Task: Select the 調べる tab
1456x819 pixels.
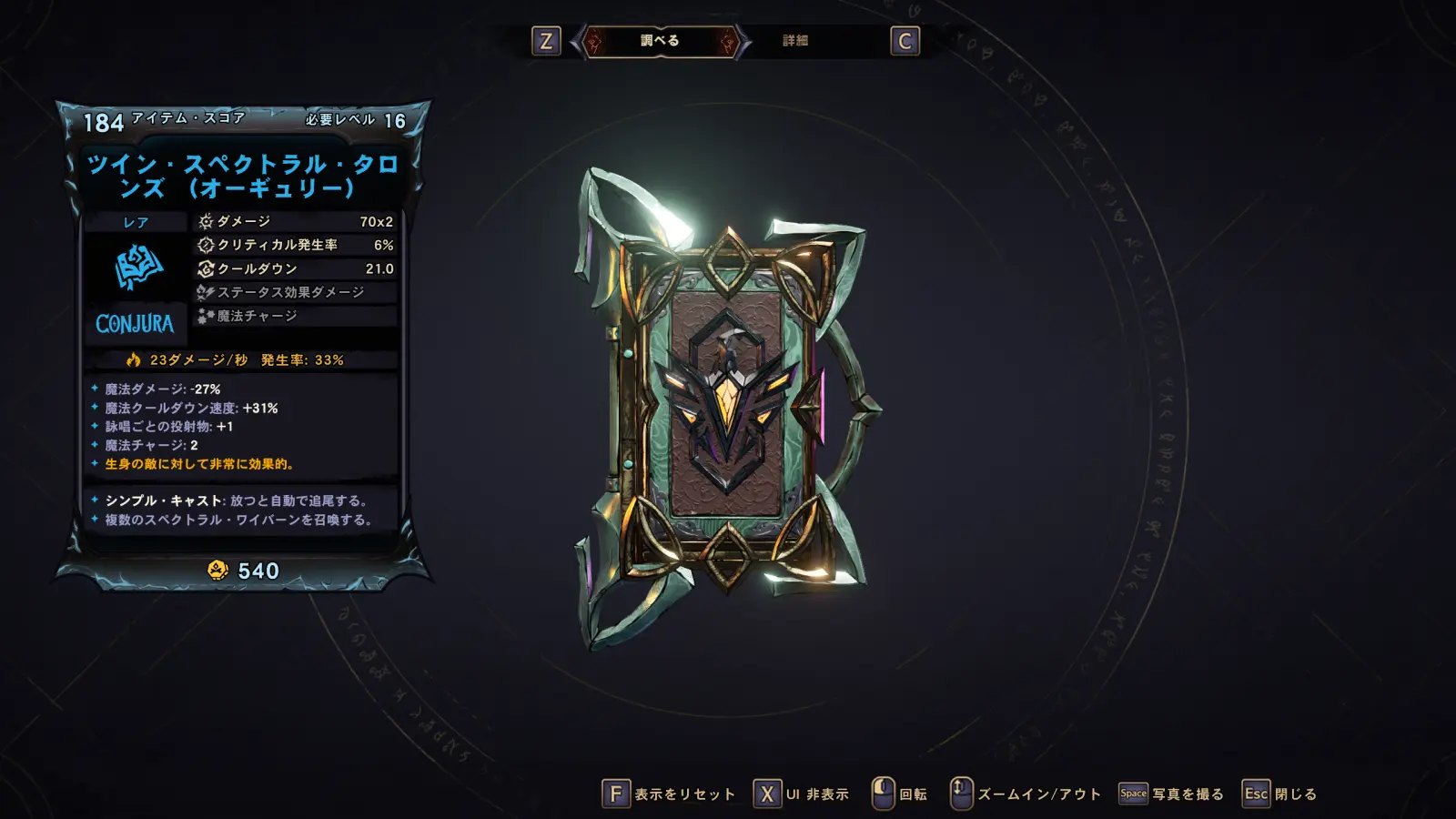Action: (x=660, y=41)
